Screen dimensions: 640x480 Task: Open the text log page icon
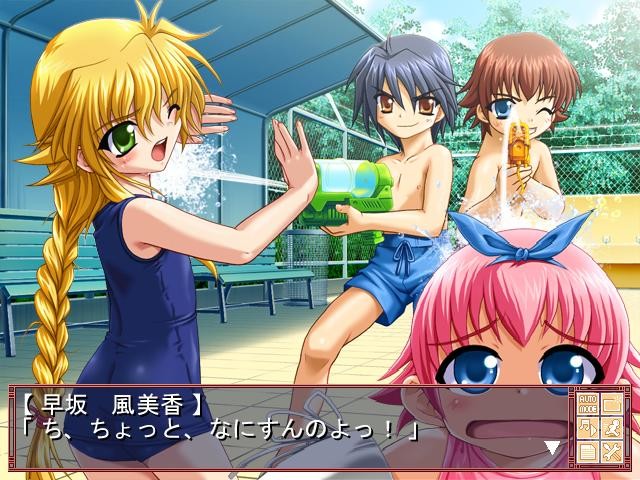point(586,453)
